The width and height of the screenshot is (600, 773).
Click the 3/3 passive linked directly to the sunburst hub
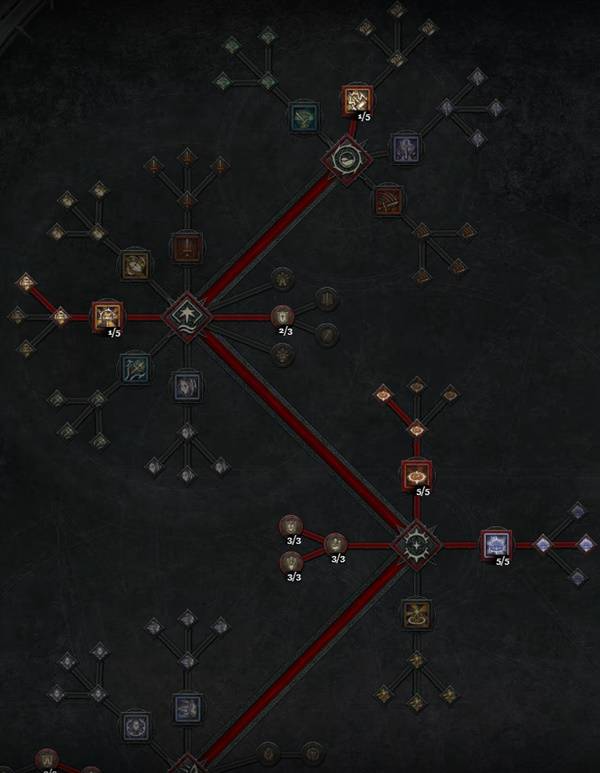(335, 544)
